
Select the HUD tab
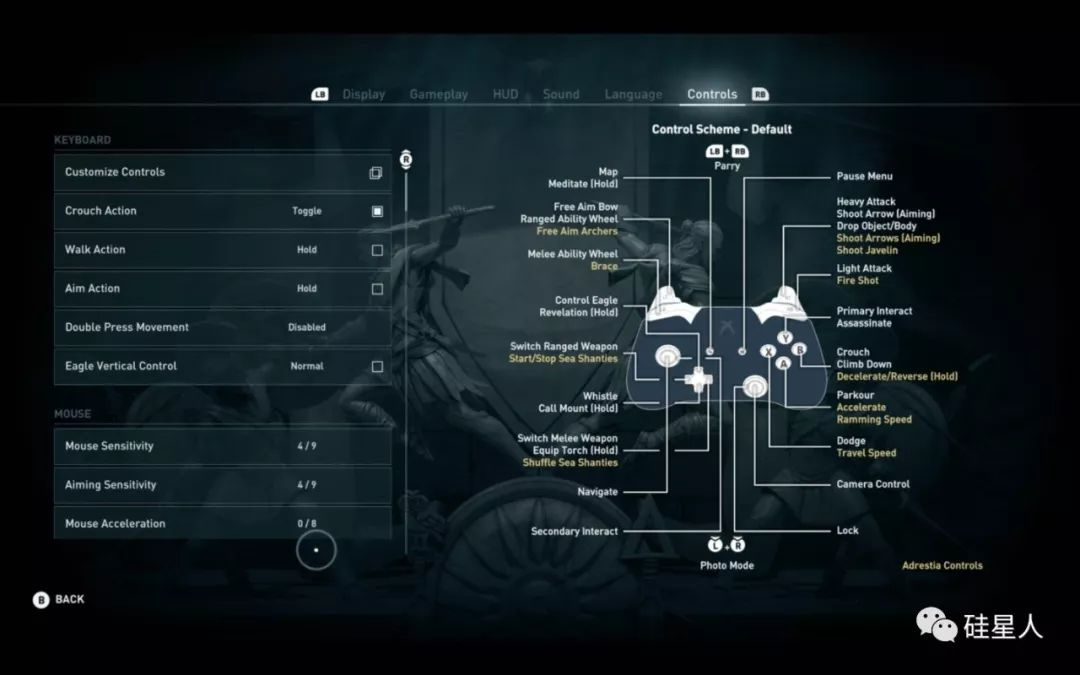click(x=505, y=94)
